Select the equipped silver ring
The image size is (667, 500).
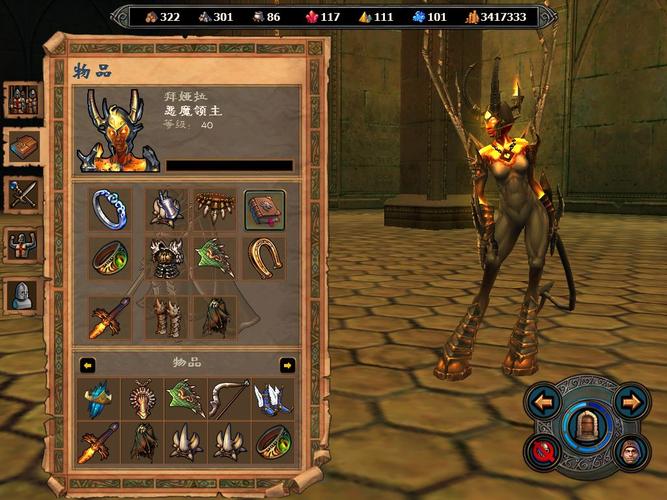tap(110, 209)
